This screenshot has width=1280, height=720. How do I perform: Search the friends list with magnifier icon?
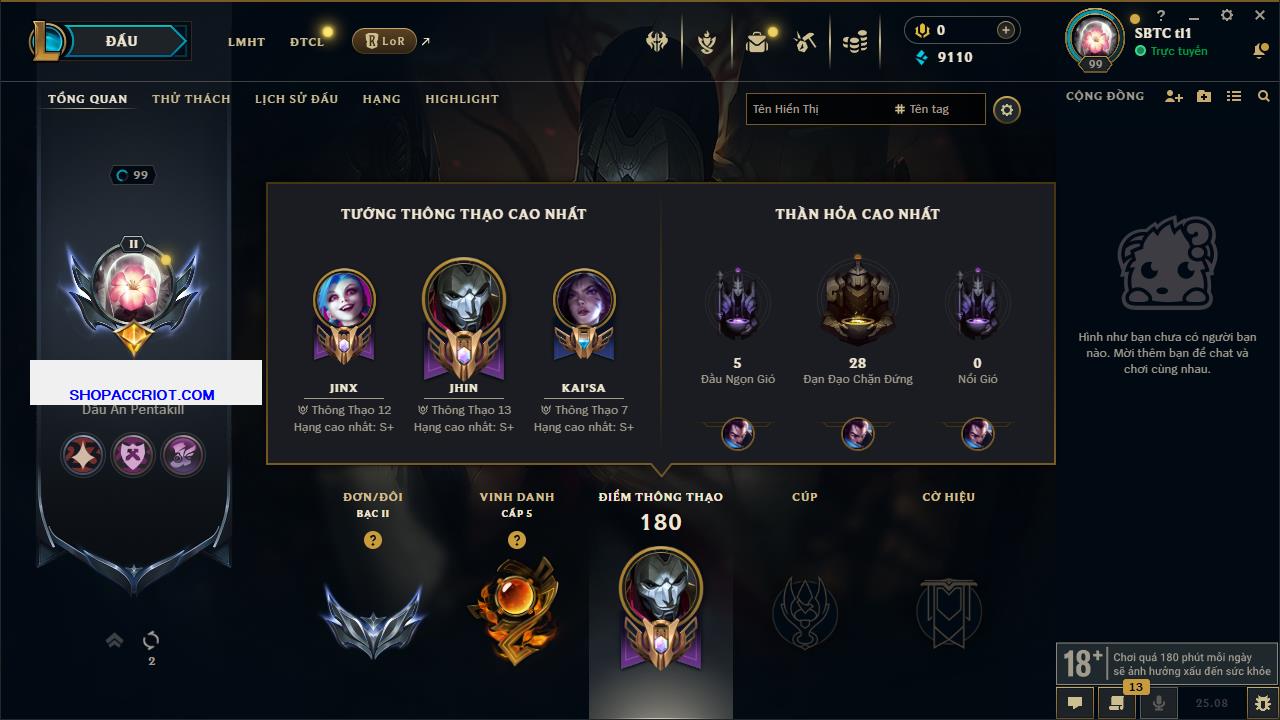coord(1264,96)
